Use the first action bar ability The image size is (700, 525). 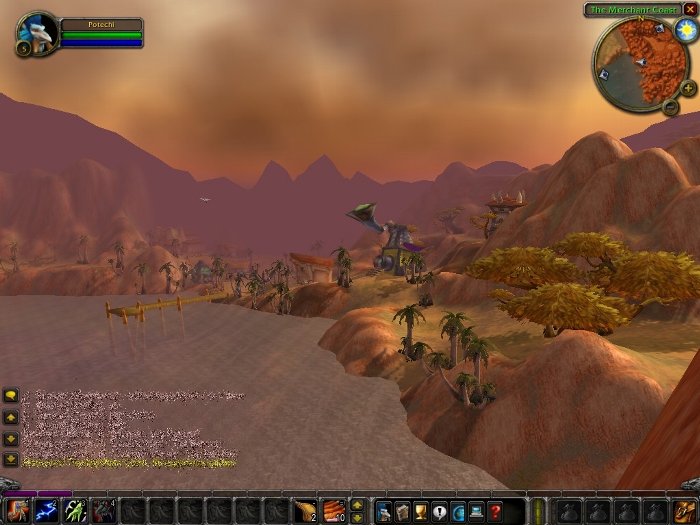(17, 511)
